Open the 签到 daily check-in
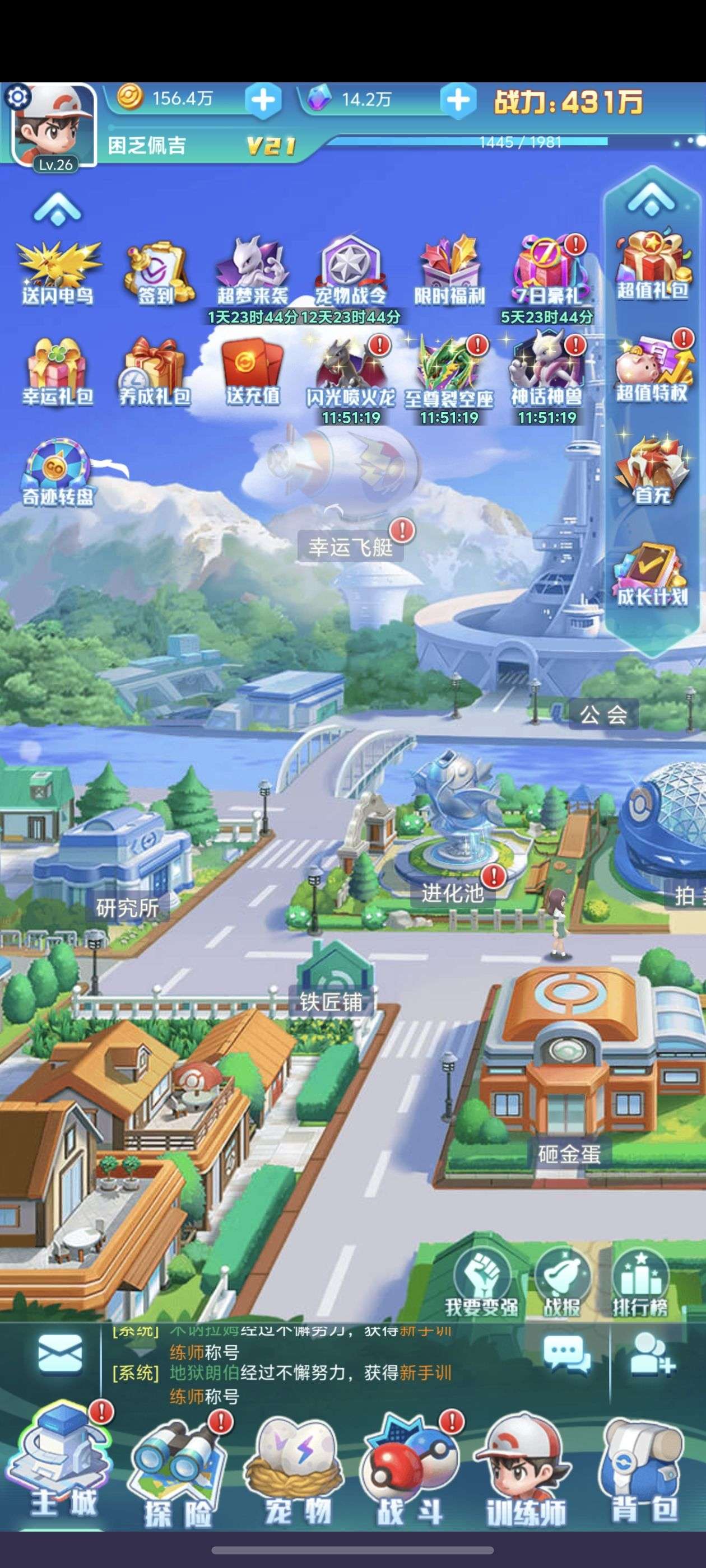706x1568 pixels. point(156,273)
